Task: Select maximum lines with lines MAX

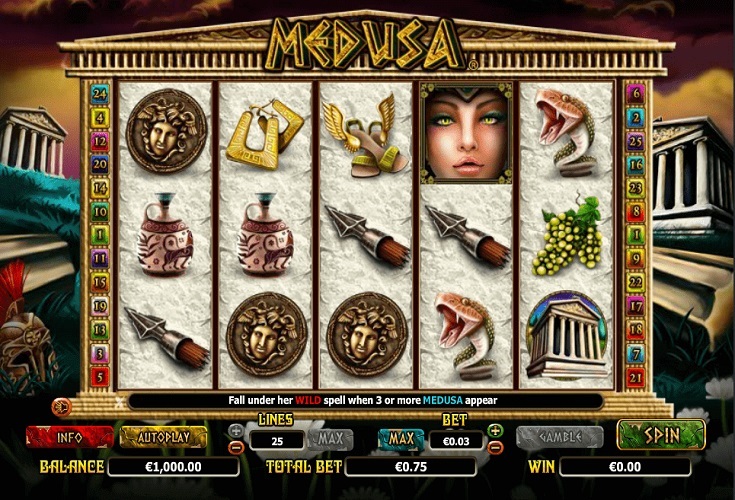Action: [330, 438]
